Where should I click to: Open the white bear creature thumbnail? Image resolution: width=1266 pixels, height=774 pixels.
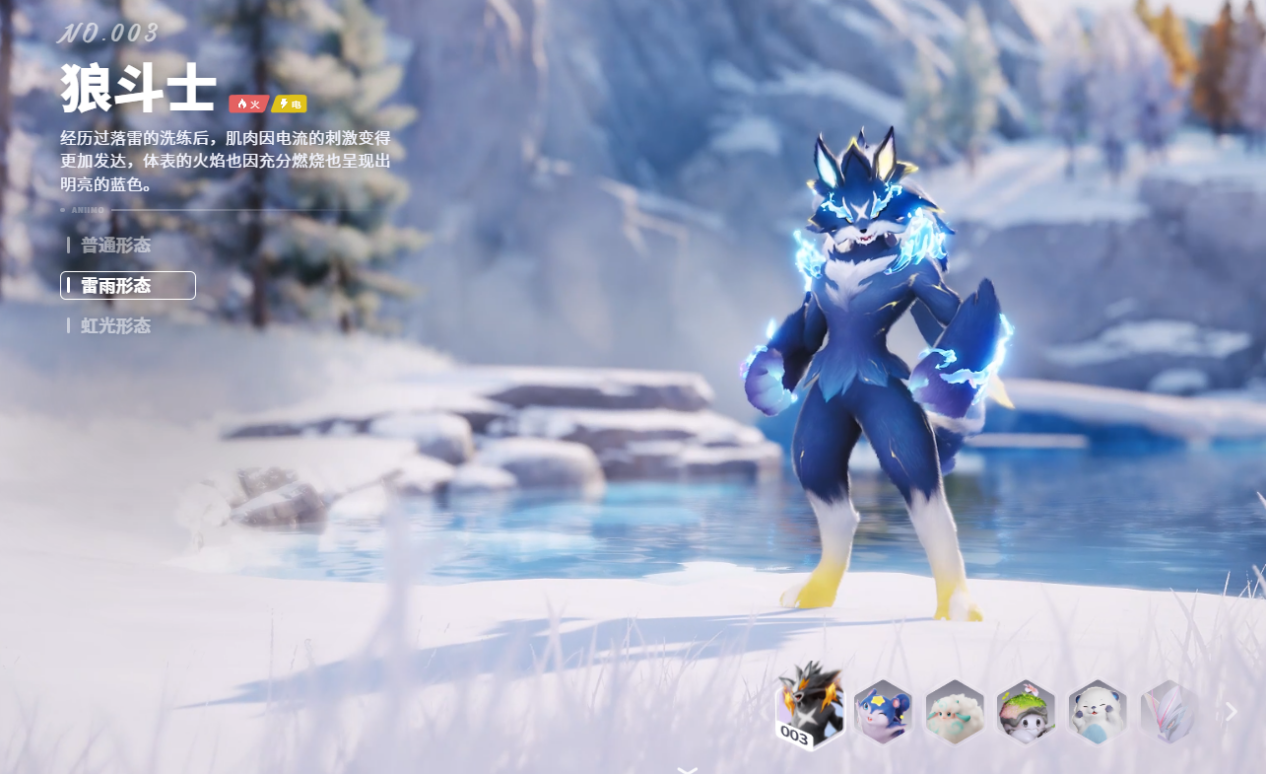click(1097, 712)
